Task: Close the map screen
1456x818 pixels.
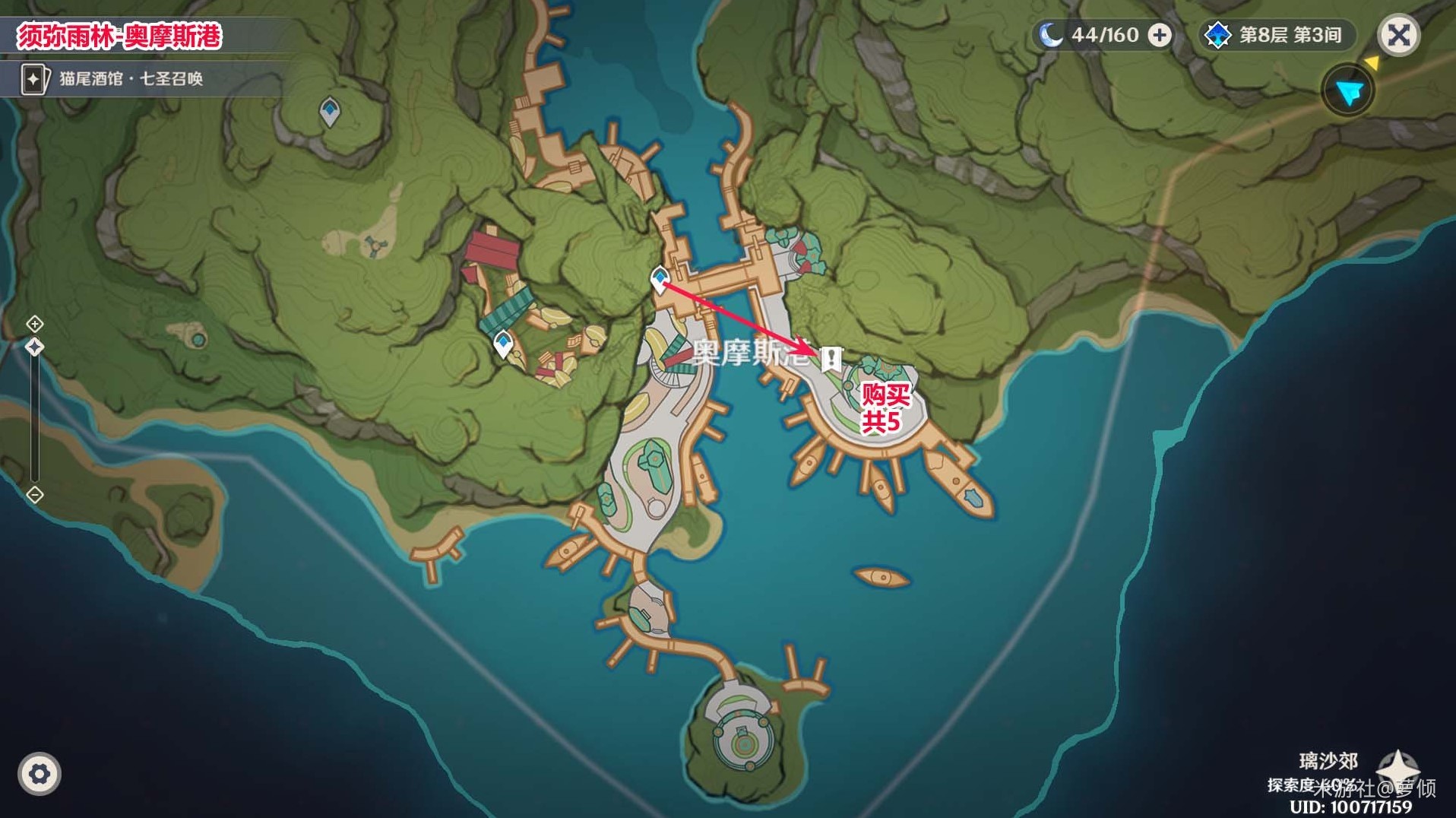Action: pyautogui.click(x=1398, y=35)
